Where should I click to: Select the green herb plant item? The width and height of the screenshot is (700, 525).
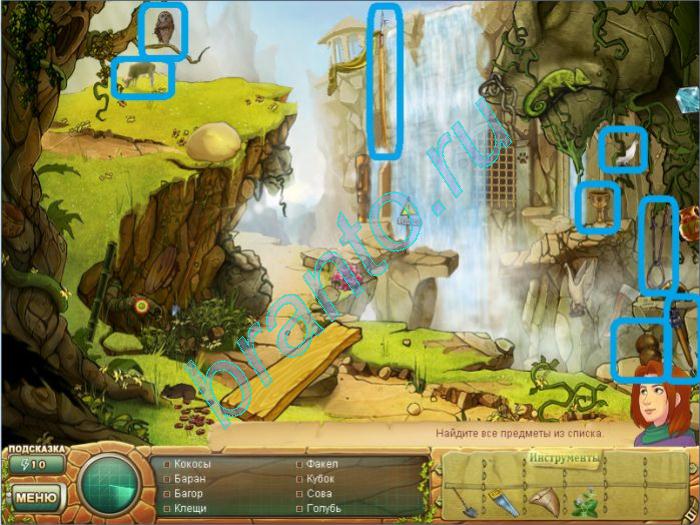click(589, 497)
